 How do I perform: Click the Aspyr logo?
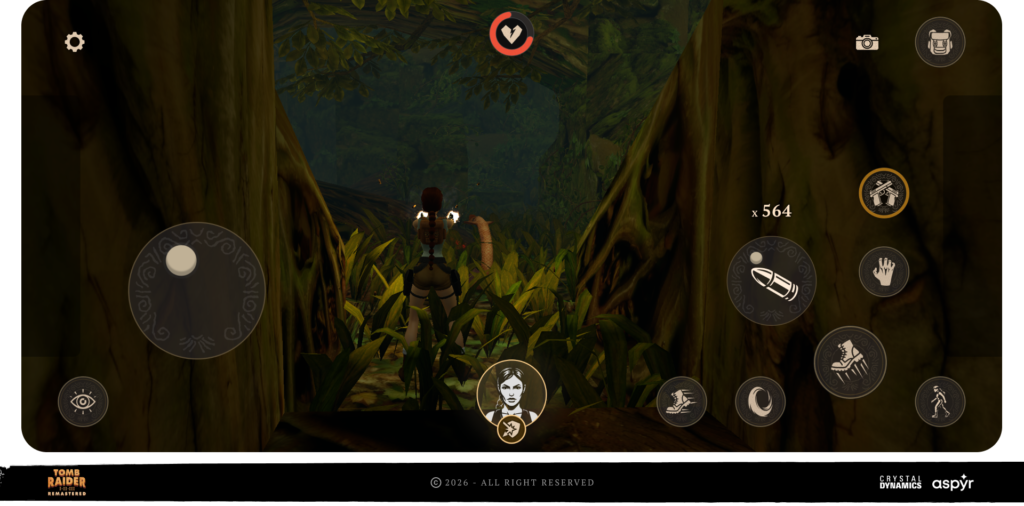952,482
